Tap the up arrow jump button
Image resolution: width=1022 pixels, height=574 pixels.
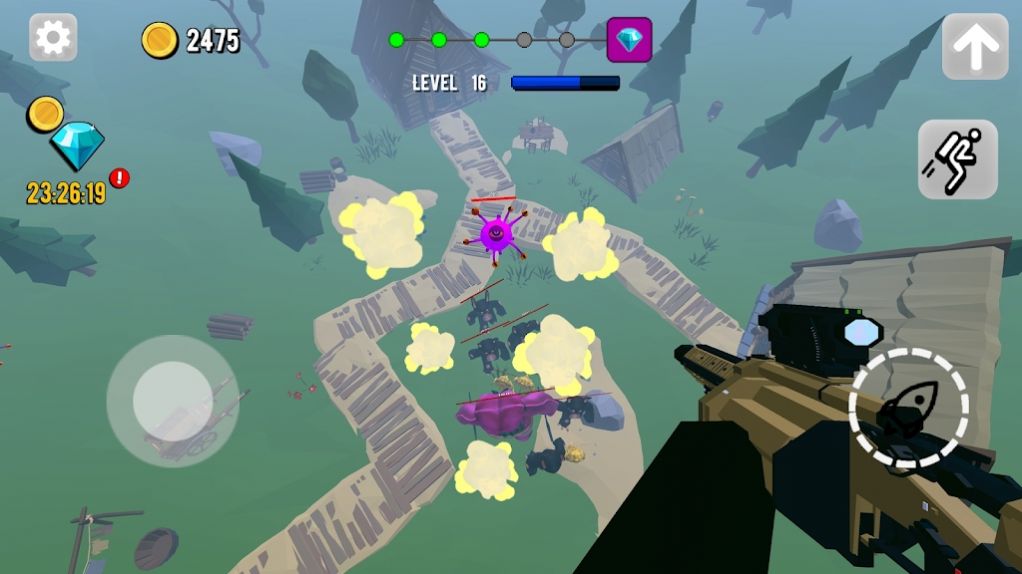click(x=975, y=46)
